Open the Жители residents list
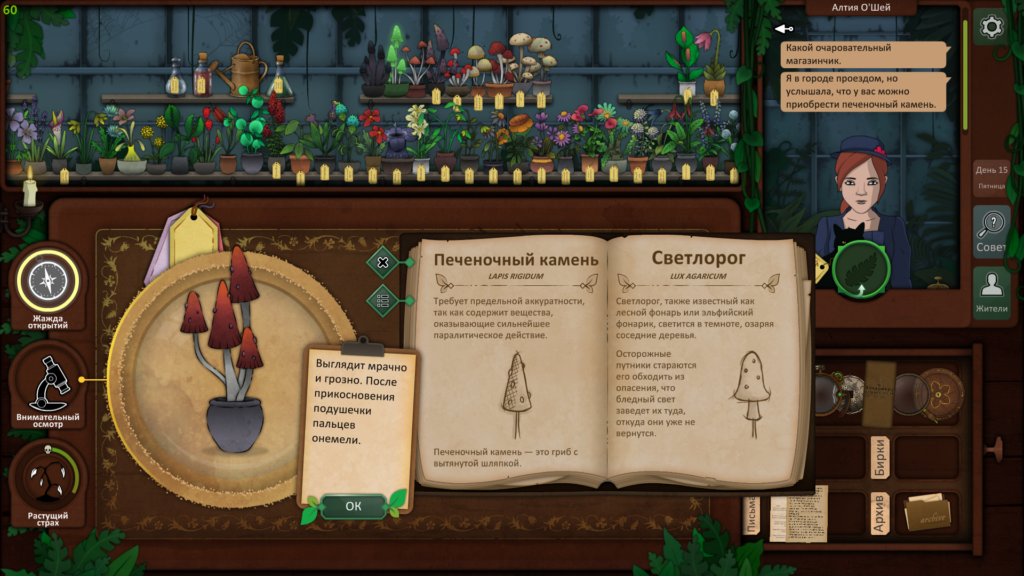 tap(991, 294)
